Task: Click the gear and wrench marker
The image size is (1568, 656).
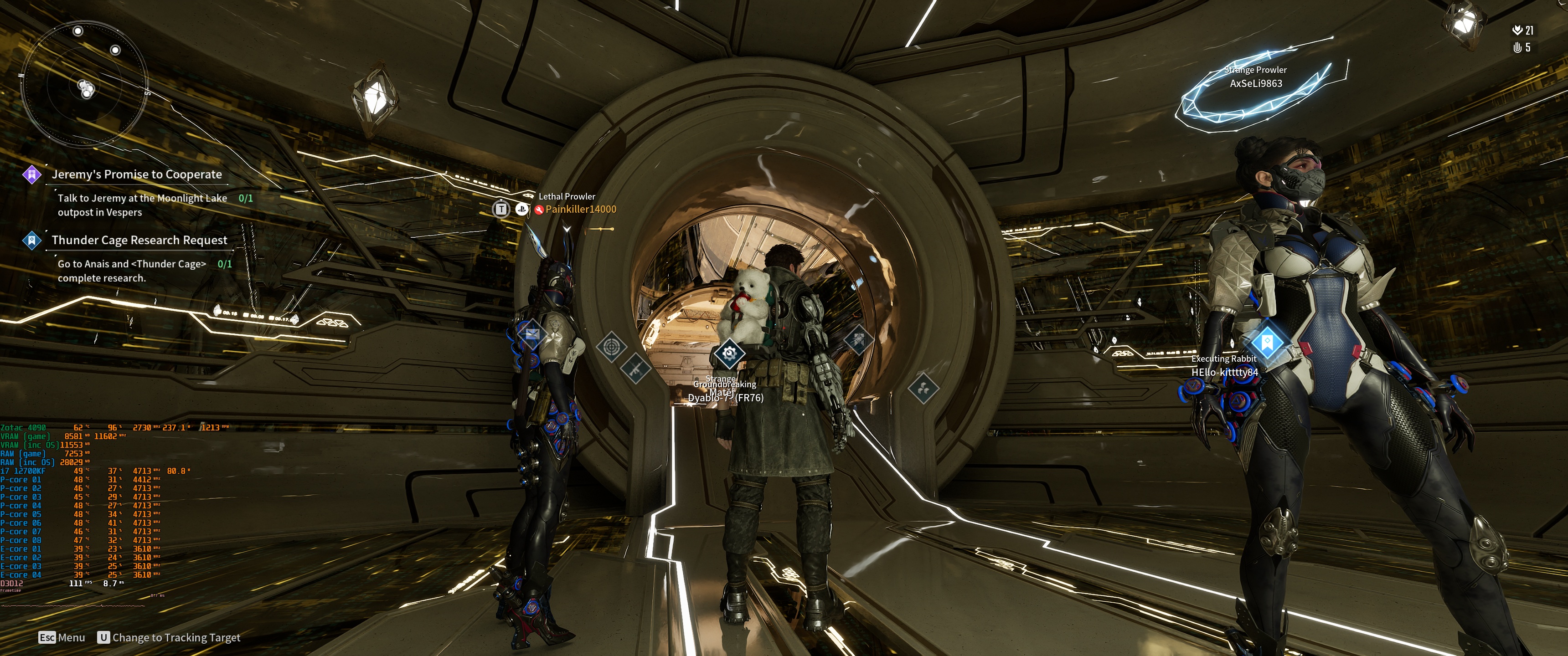Action: pos(728,353)
